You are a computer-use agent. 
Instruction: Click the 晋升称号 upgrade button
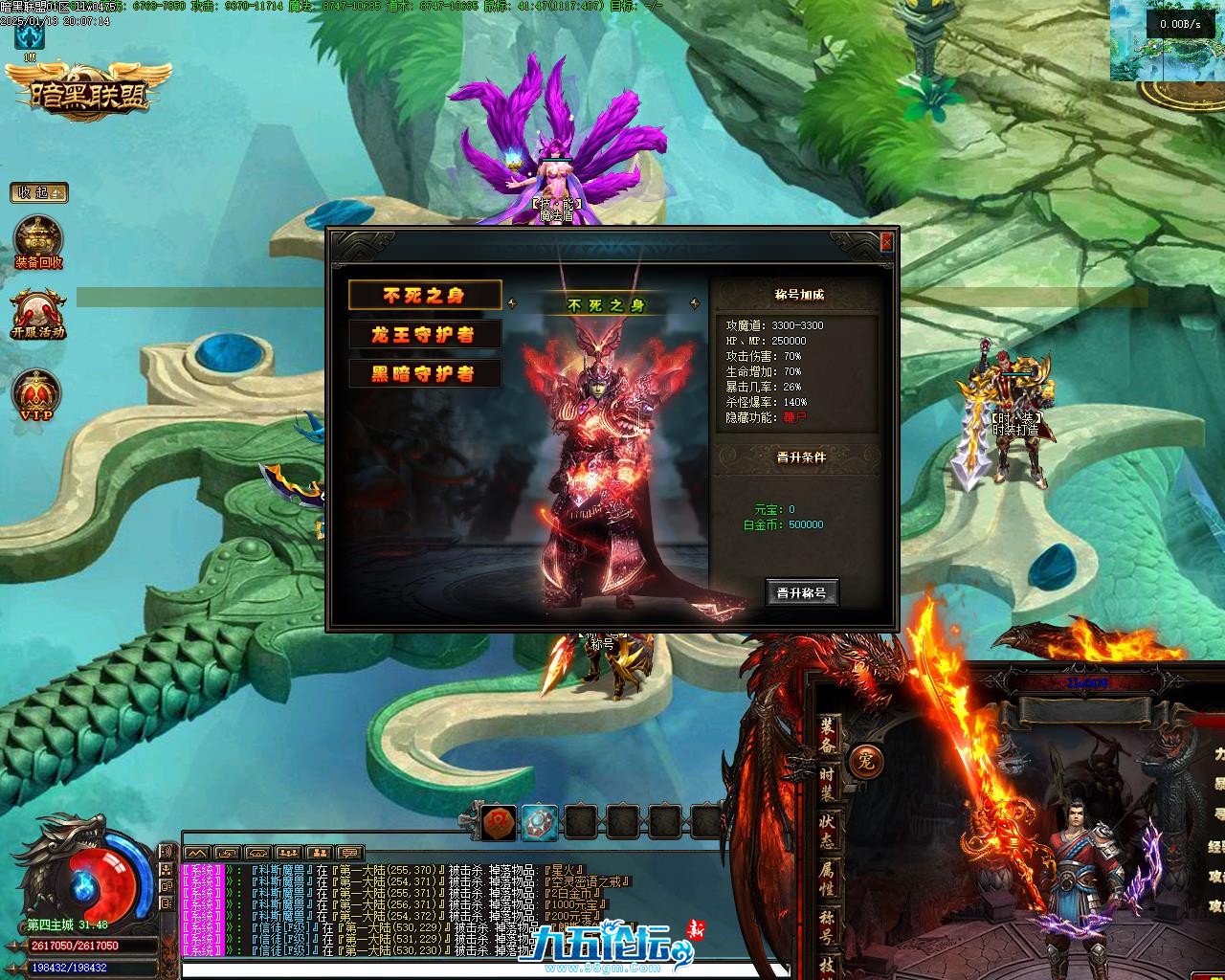point(802,593)
